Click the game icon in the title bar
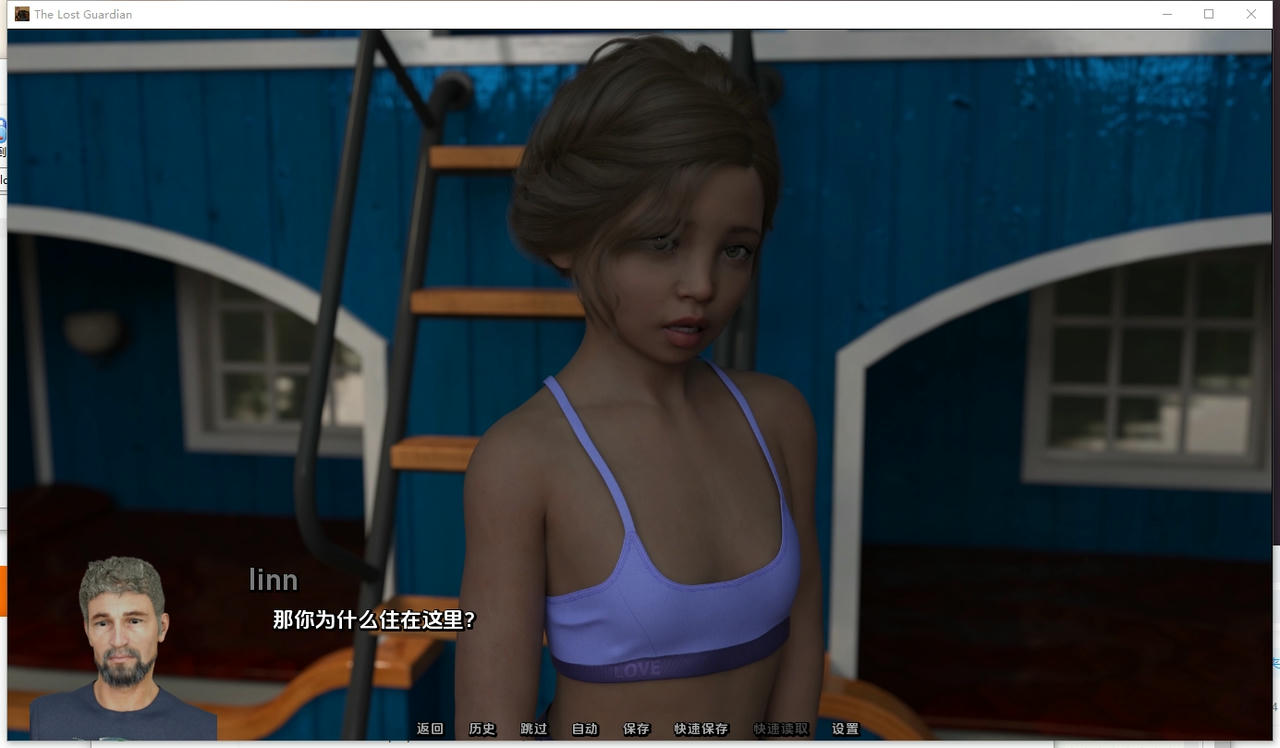Viewport: 1280px width, 748px height. click(20, 14)
